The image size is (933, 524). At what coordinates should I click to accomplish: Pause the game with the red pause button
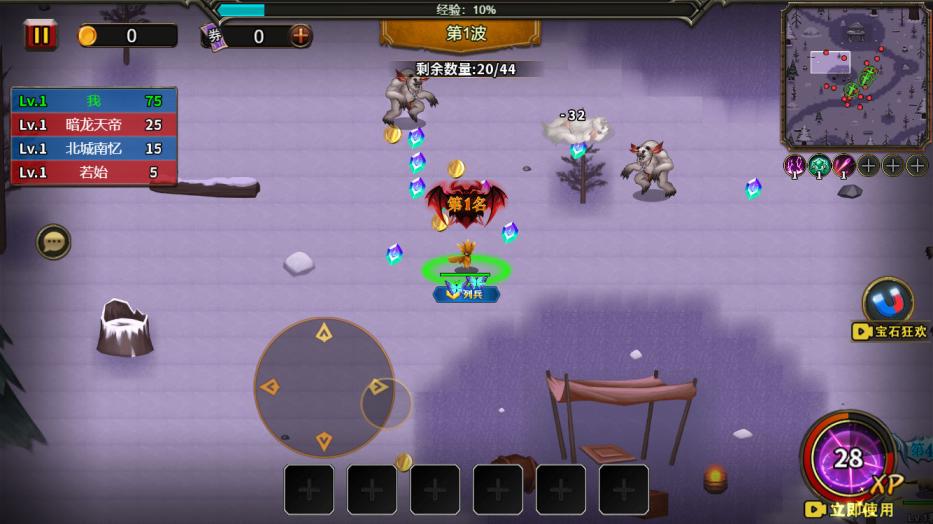click(41, 35)
